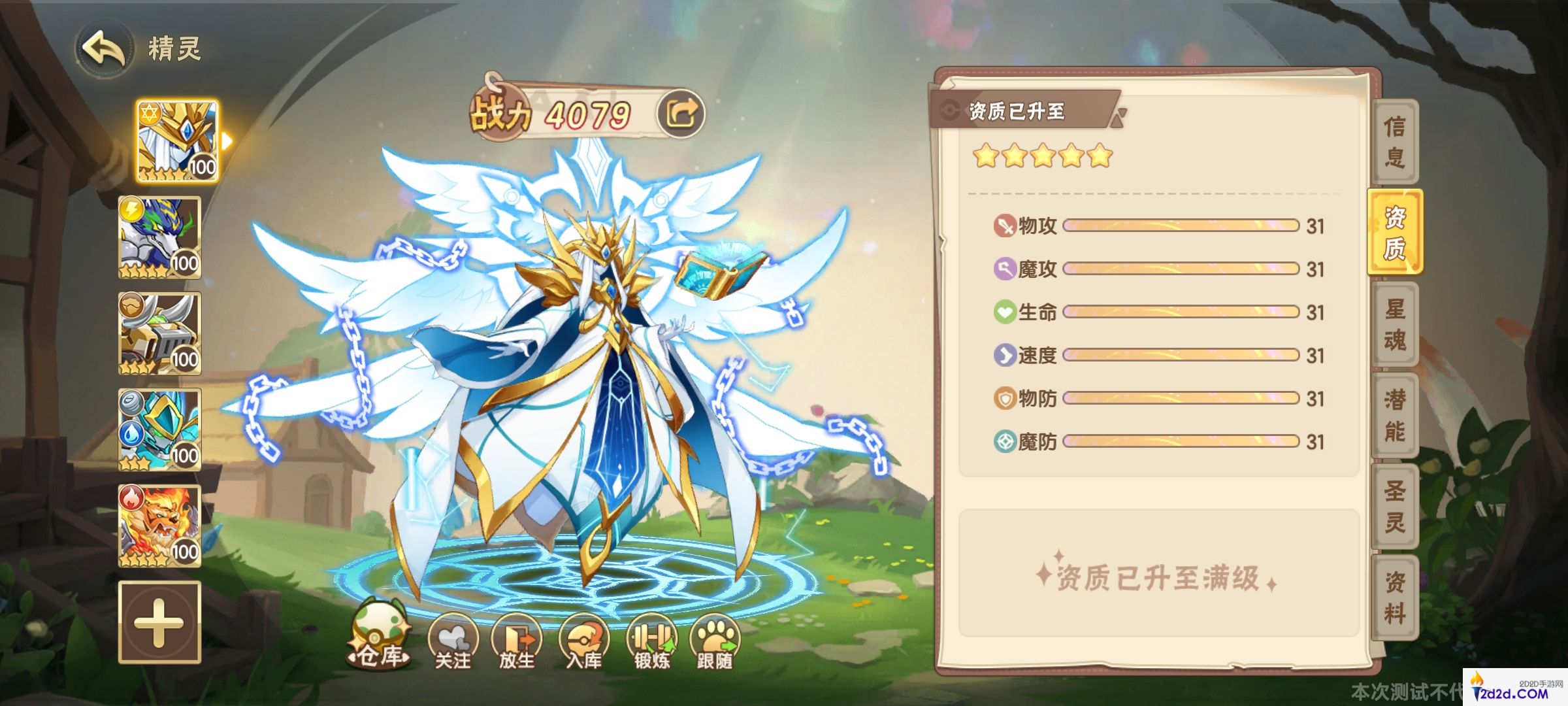1568x706 pixels.
Task: Open the 资质 aptitude tab
Action: (1394, 233)
